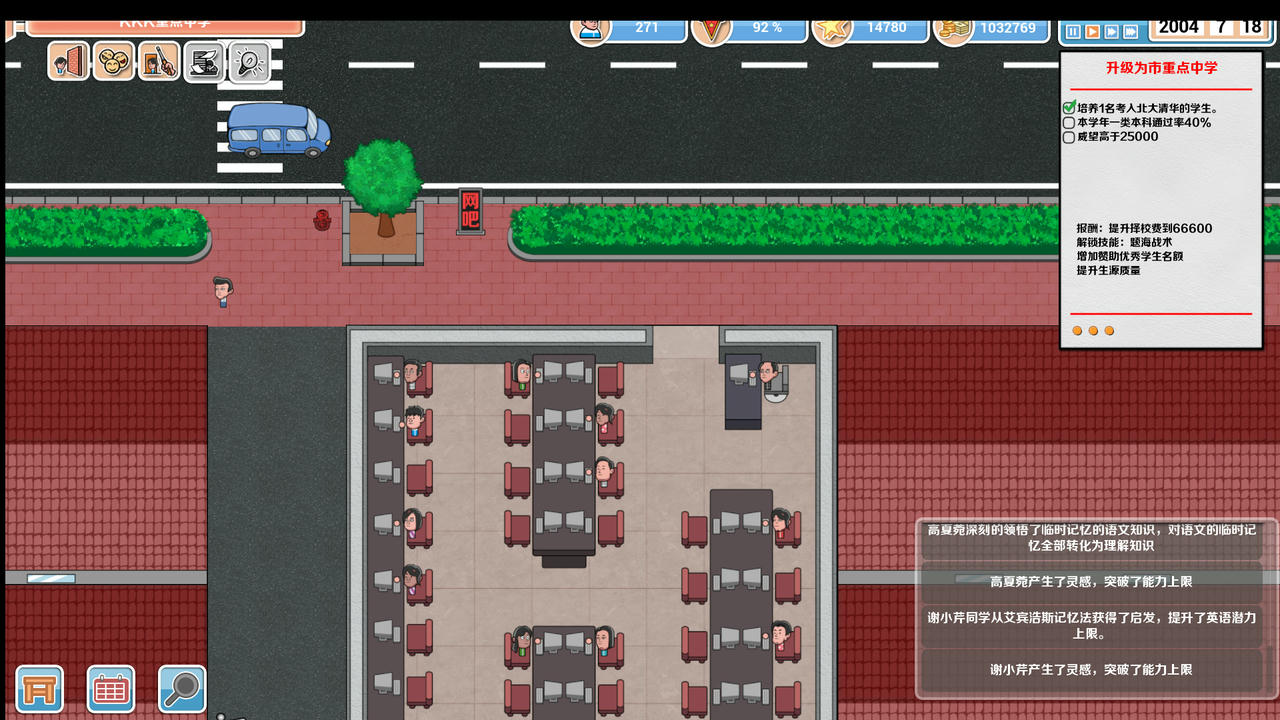The image size is (1280, 720).
Task: Select the furniture placement tool
Action: pyautogui.click(x=37, y=689)
